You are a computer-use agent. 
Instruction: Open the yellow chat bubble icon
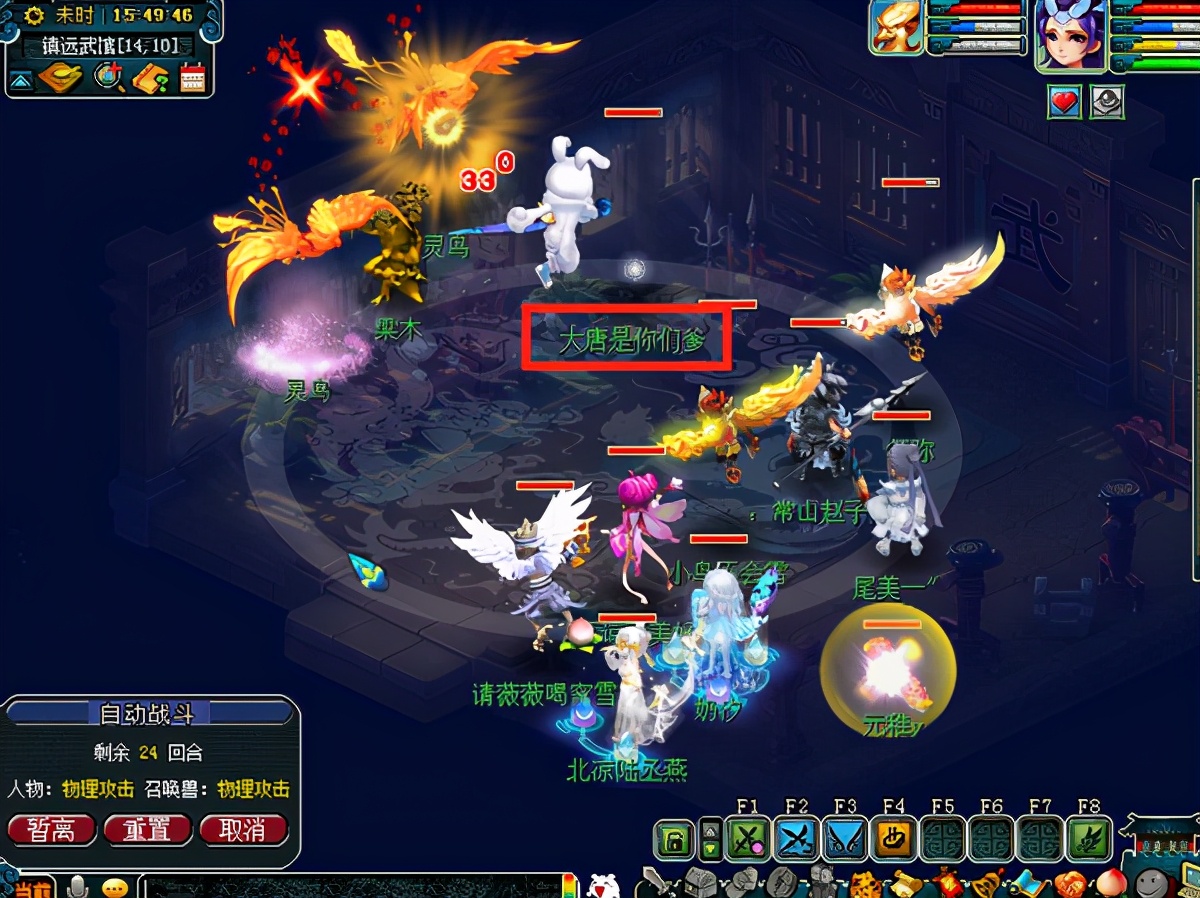click(116, 887)
